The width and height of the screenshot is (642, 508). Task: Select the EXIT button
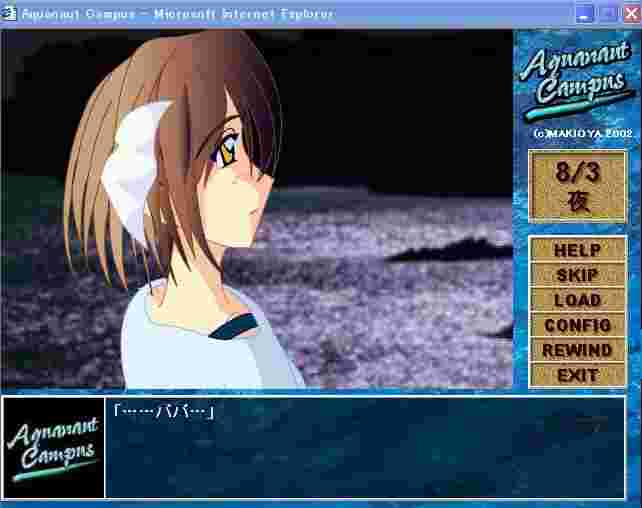point(577,375)
